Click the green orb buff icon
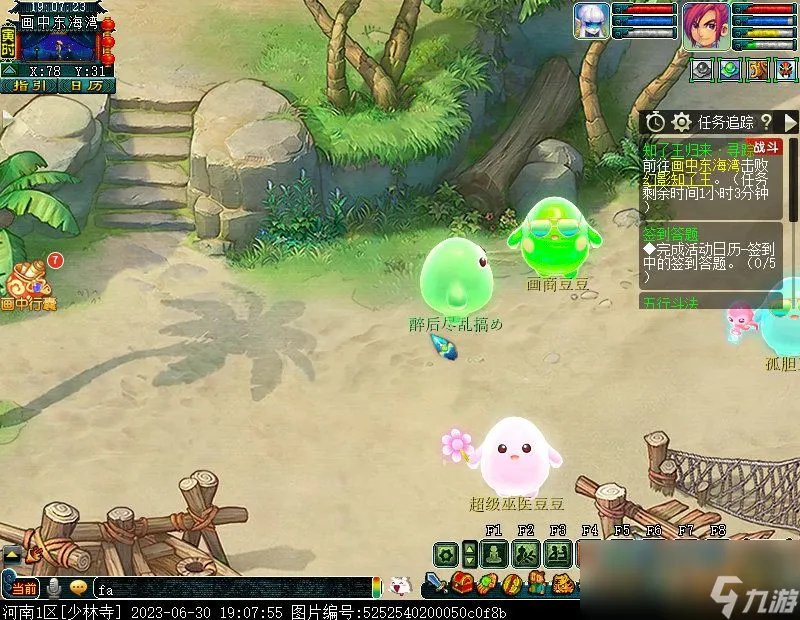The width and height of the screenshot is (800, 620). point(730,70)
